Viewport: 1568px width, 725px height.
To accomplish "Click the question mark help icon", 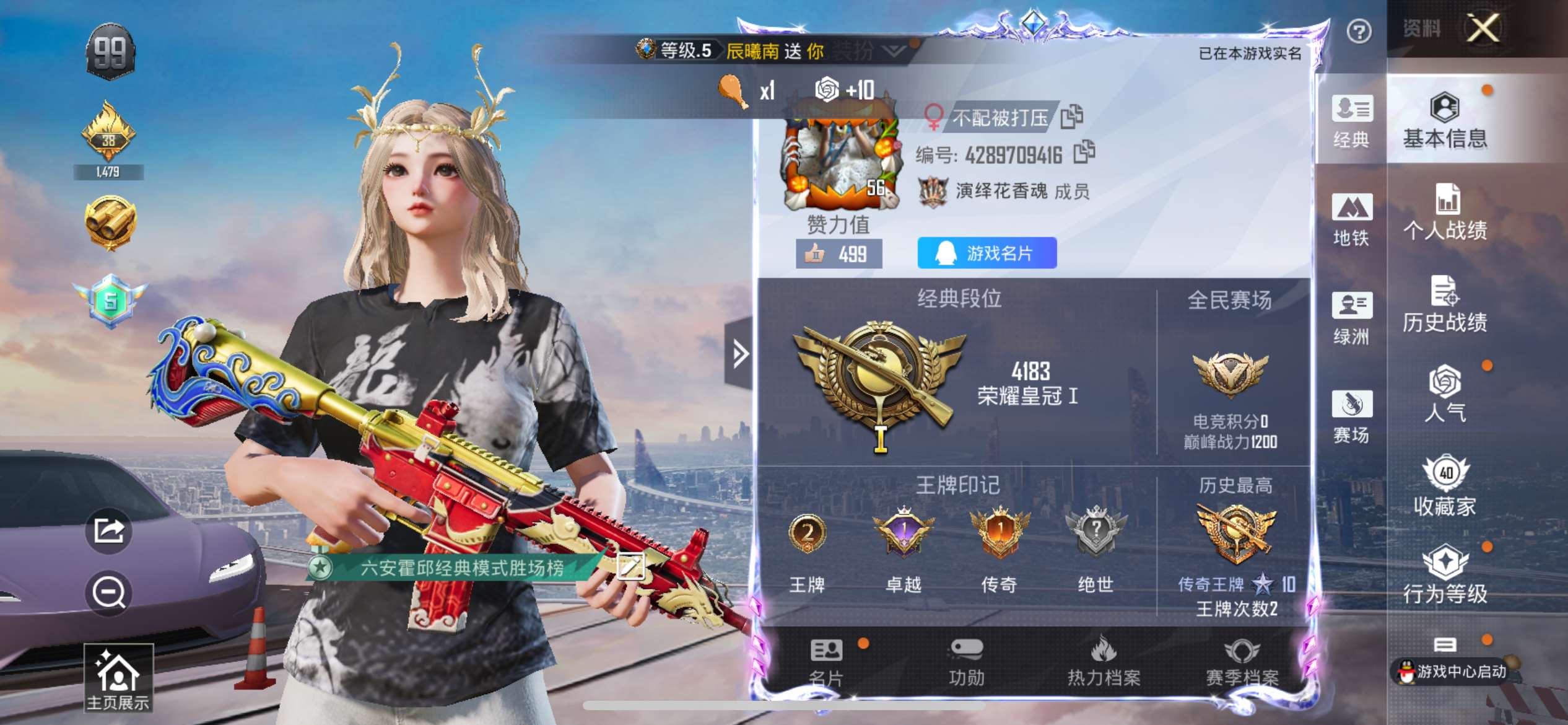I will click(1359, 31).
